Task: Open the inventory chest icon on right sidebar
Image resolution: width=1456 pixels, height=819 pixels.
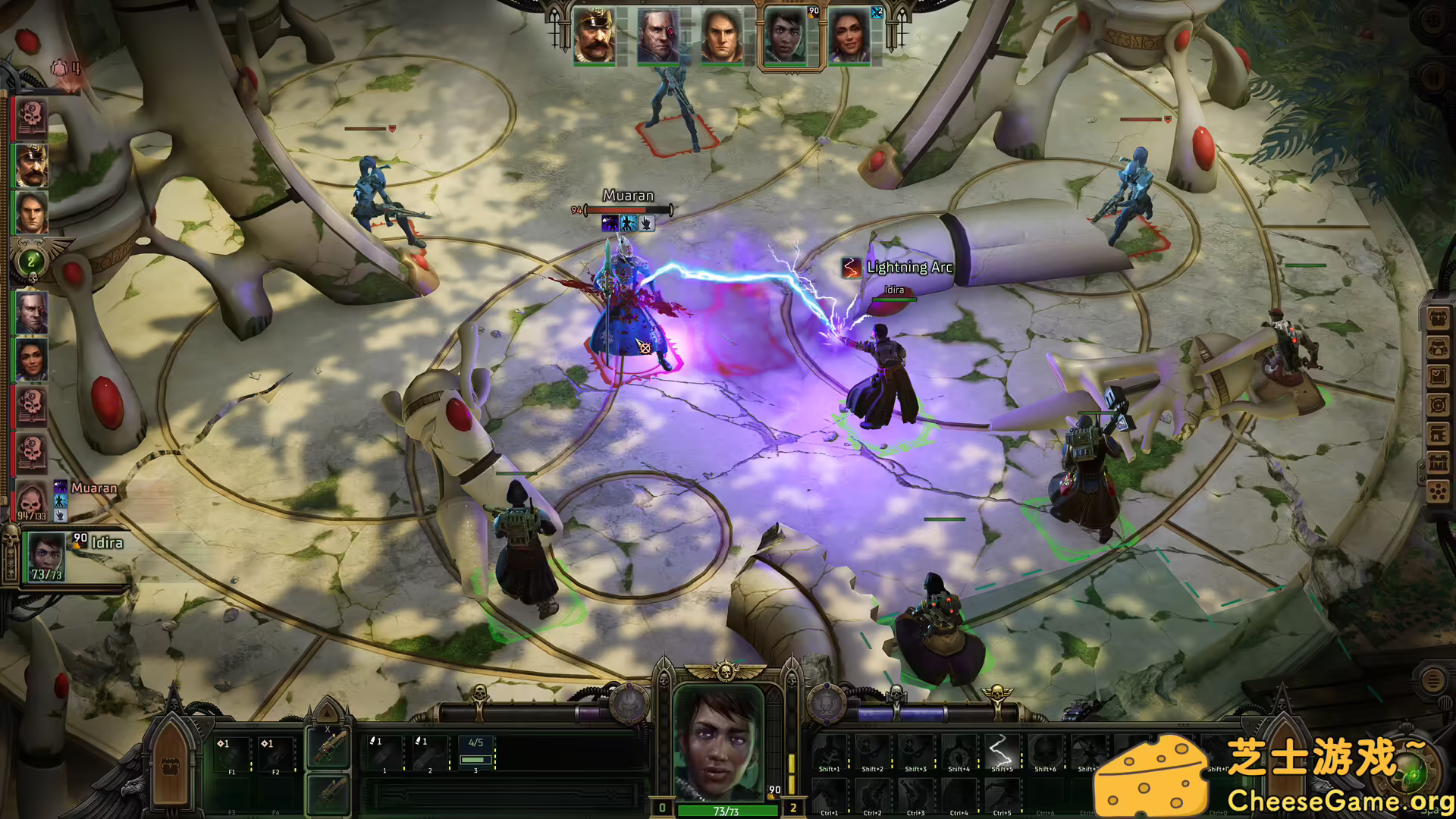Action: point(1438,317)
